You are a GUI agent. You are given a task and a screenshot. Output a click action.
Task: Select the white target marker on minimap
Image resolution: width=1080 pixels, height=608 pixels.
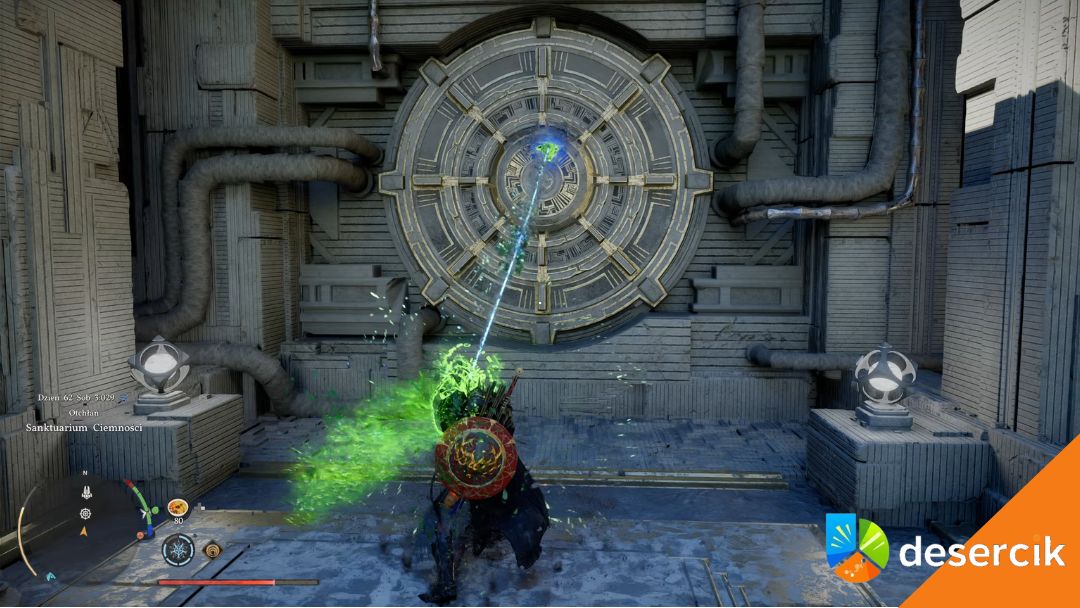coord(85,513)
